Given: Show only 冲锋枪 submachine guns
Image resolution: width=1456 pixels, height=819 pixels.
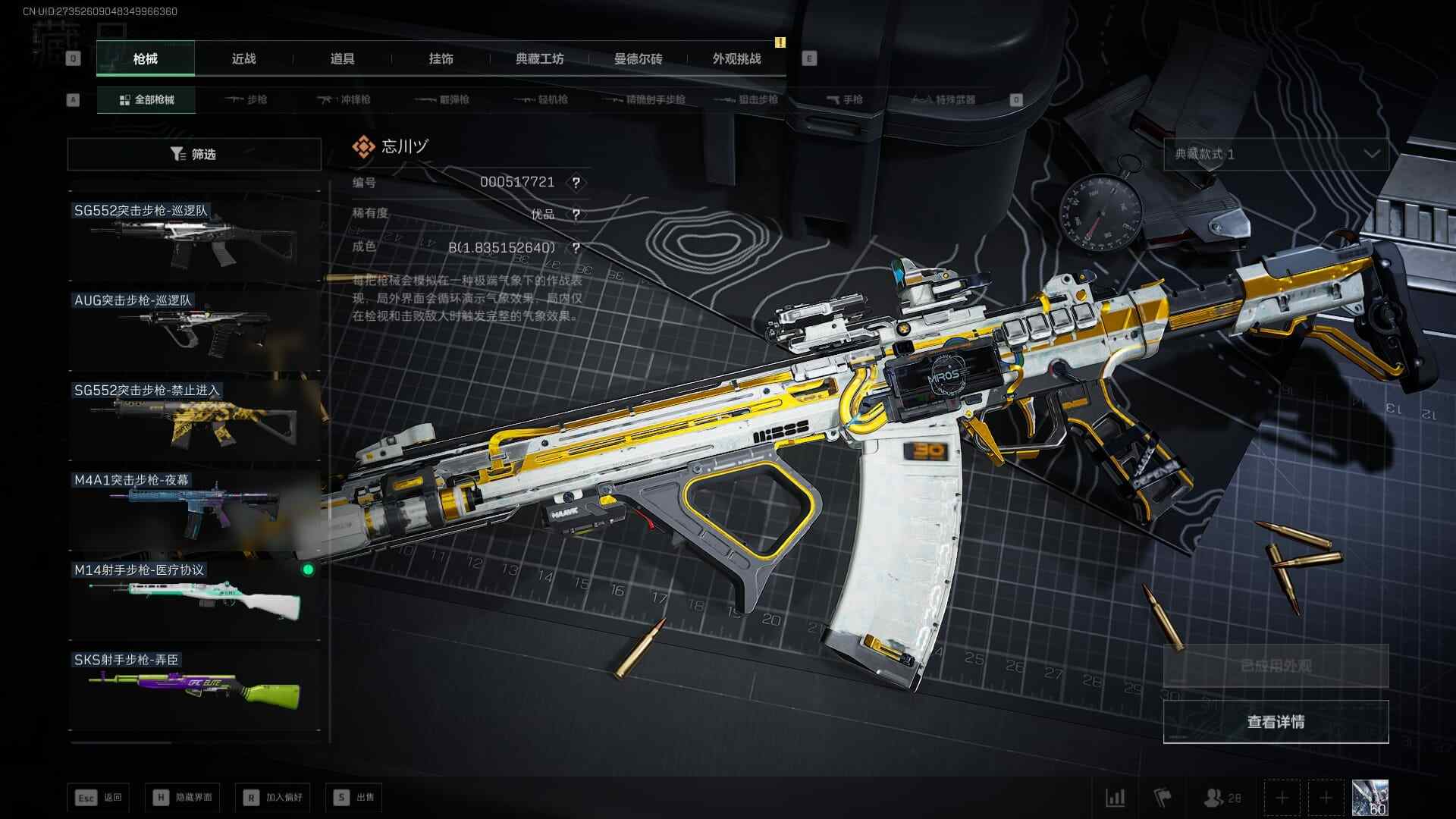Looking at the screenshot, I should 345,99.
